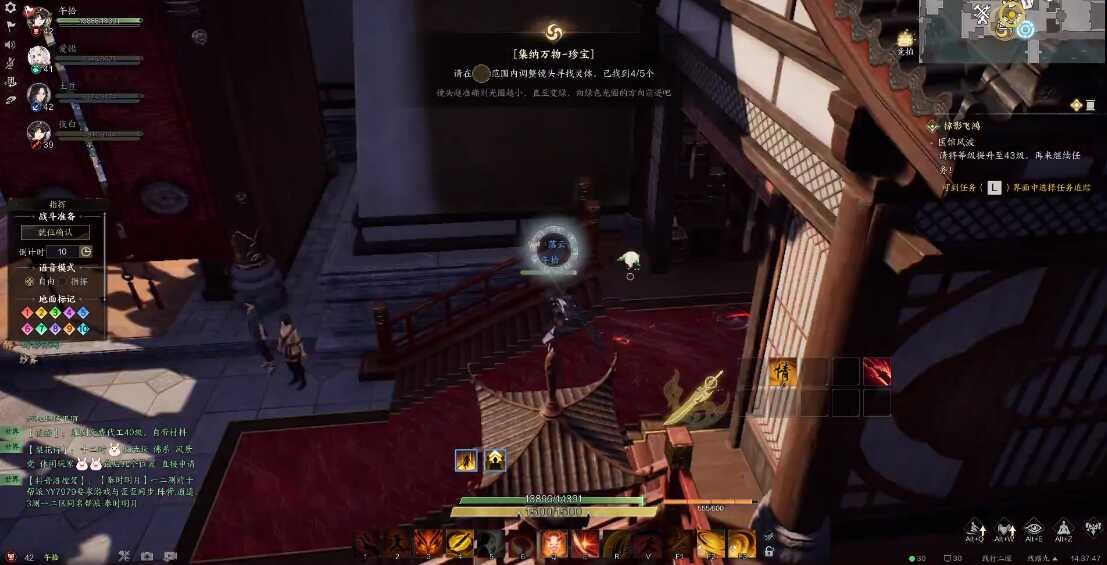Activate the yellow slash skill in slot 4
The height and width of the screenshot is (565, 1107).
coord(461,543)
